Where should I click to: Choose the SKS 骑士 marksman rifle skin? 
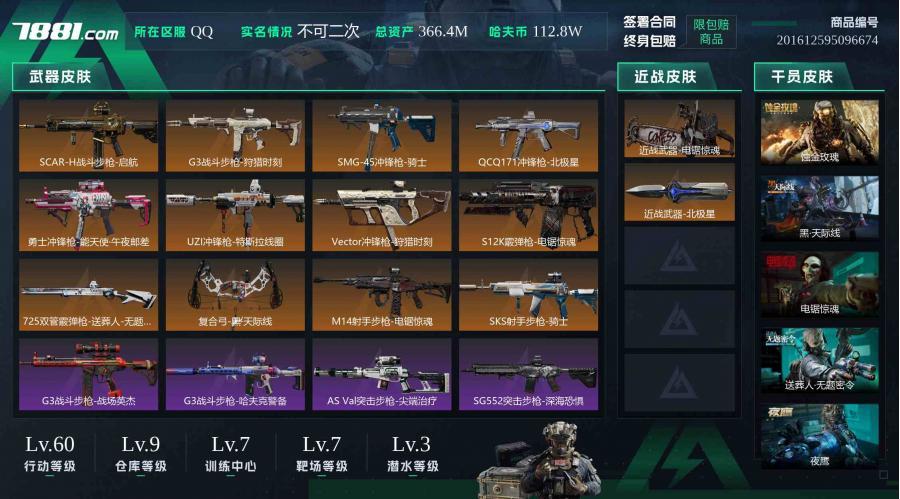click(x=529, y=294)
